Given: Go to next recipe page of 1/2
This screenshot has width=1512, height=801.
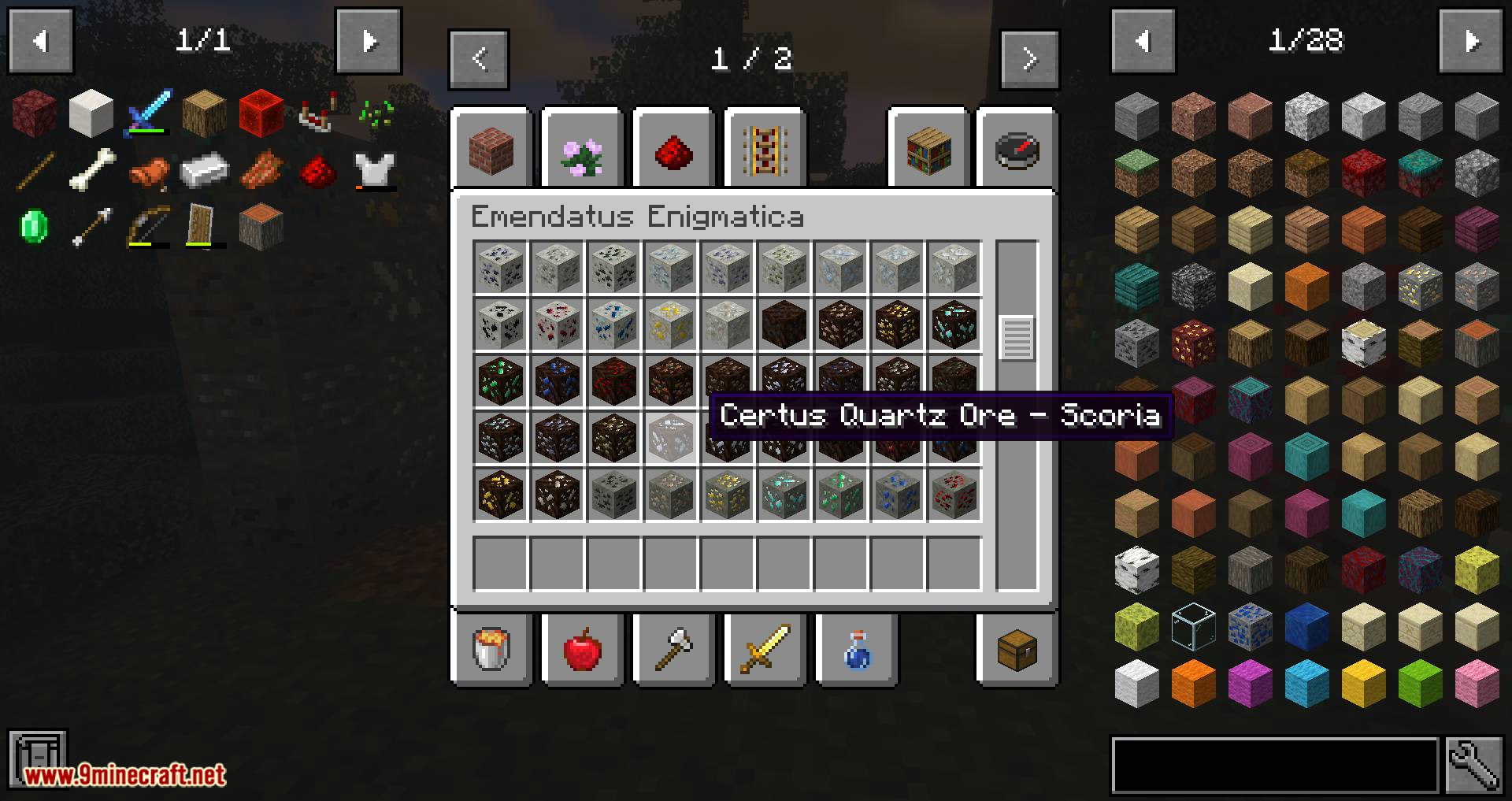Looking at the screenshot, I should pos(1029,58).
